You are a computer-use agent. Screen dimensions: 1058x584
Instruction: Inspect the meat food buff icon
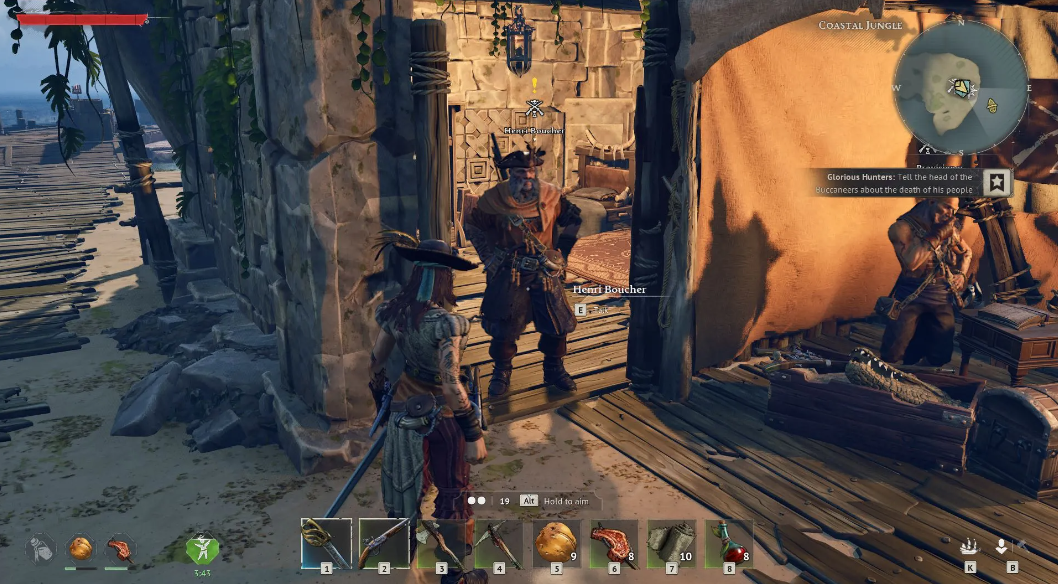(x=119, y=548)
